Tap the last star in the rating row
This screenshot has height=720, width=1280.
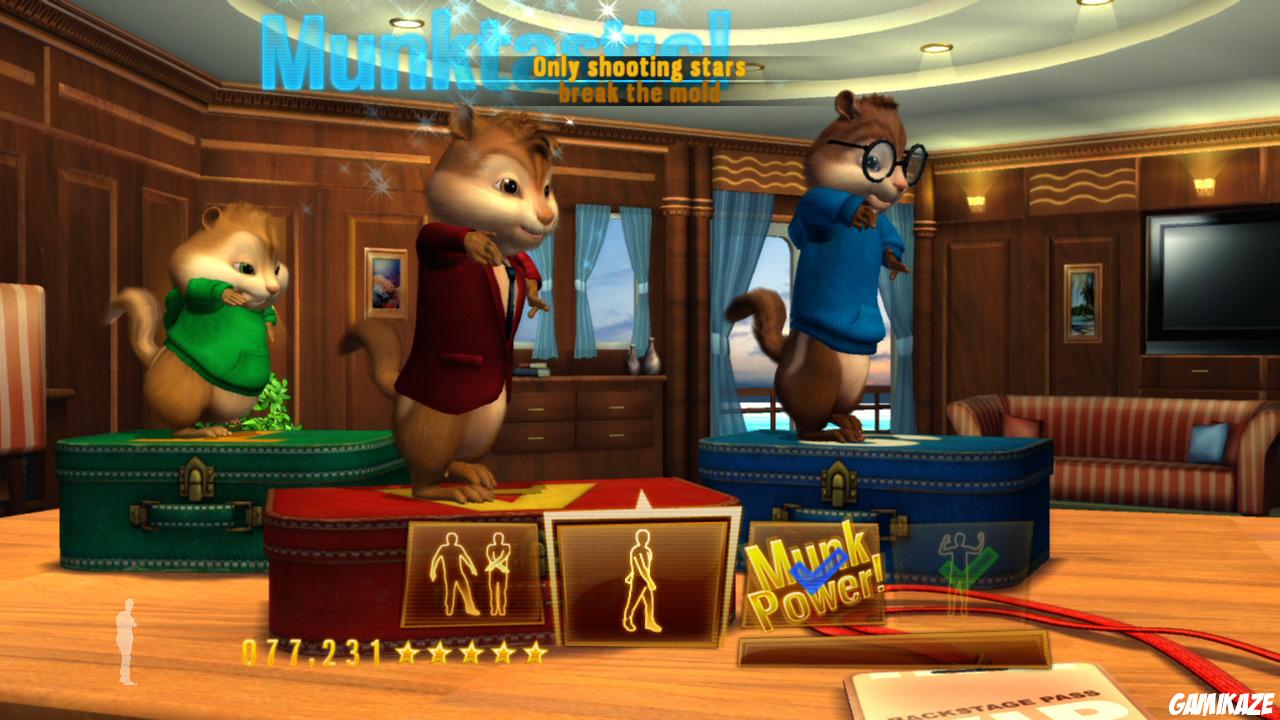pos(537,653)
